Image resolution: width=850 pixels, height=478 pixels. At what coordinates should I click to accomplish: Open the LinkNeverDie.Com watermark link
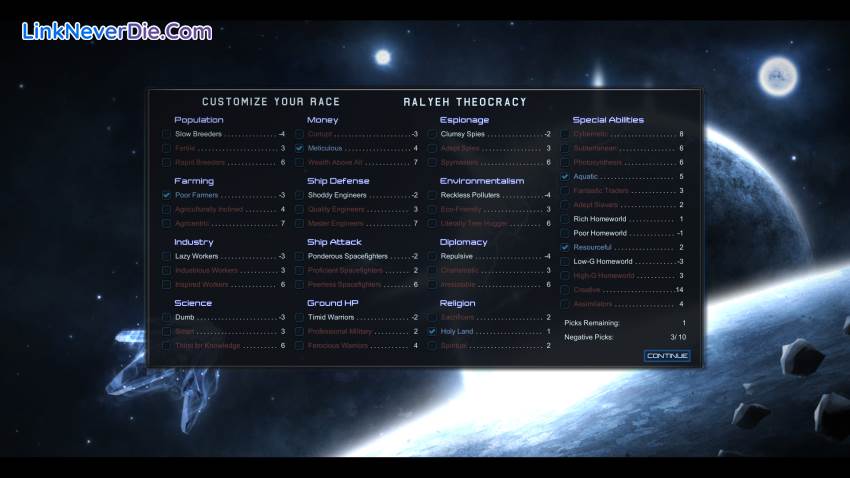pos(116,31)
